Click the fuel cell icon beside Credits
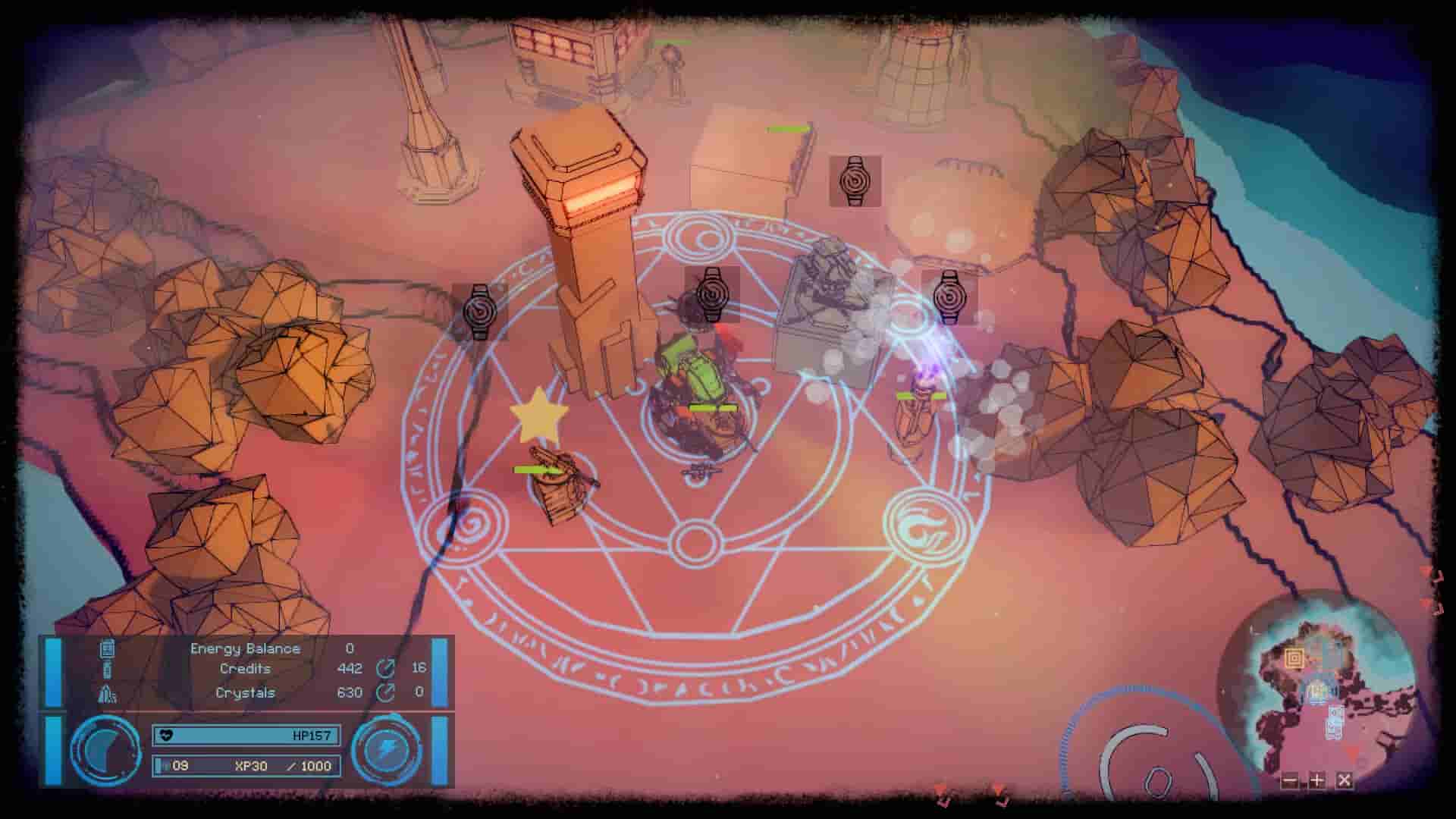Image resolution: width=1456 pixels, height=819 pixels. pyautogui.click(x=106, y=669)
